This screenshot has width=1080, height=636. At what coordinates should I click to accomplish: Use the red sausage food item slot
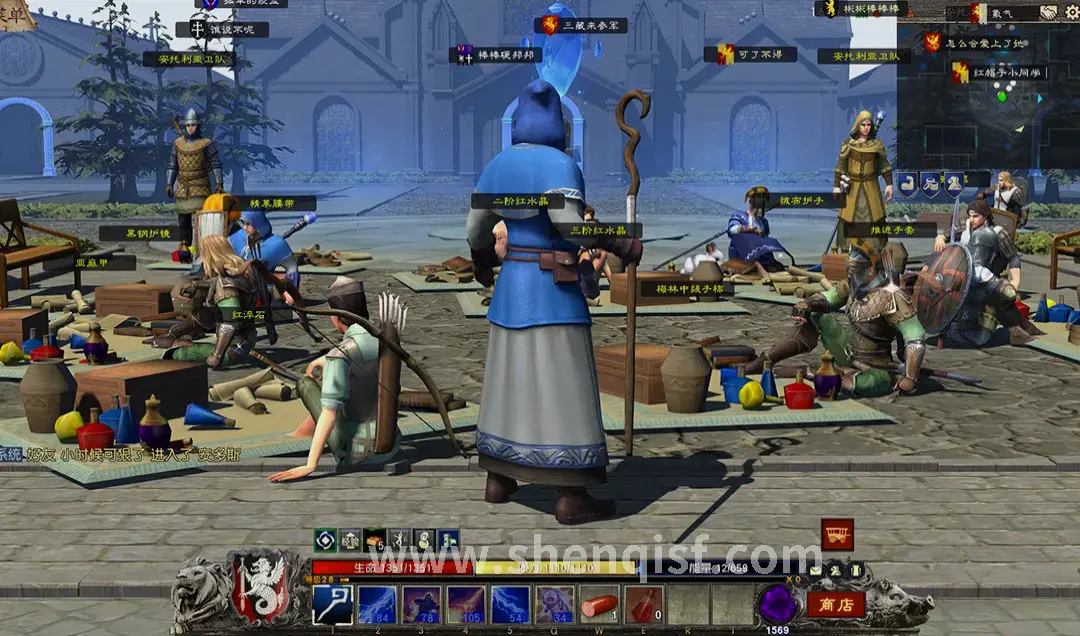click(599, 604)
